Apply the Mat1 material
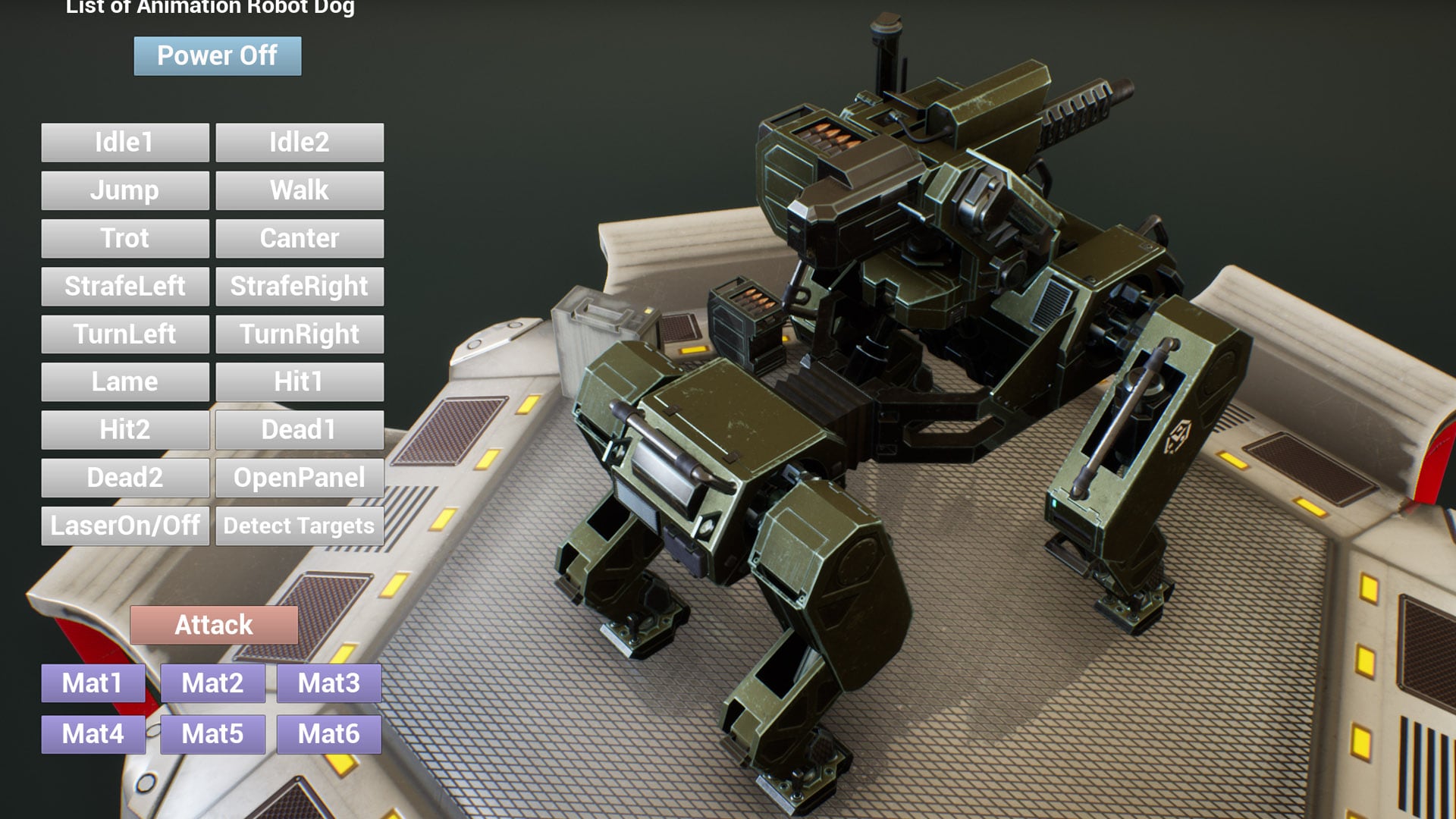This screenshot has height=819, width=1456. (93, 683)
